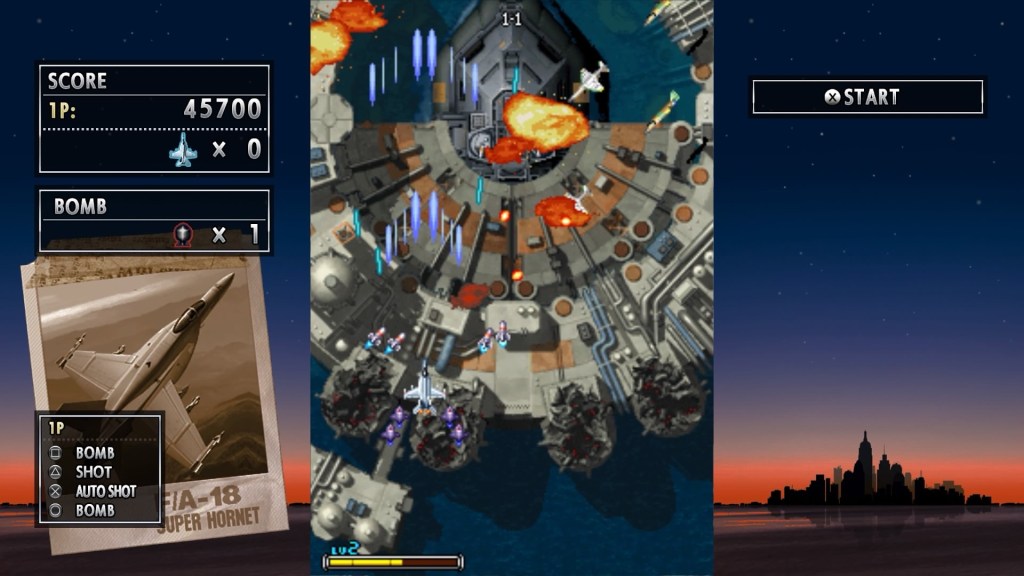The image size is (1024, 576).
Task: Click the bomb stock icon
Action: point(183,235)
